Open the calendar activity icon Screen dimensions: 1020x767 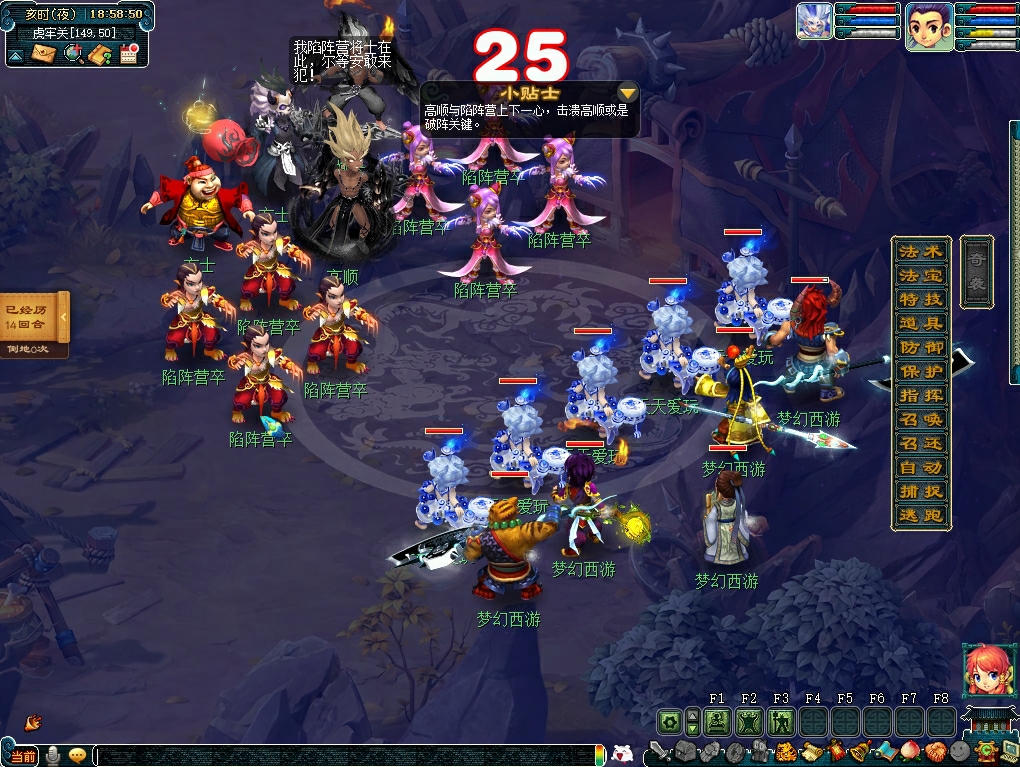point(128,54)
